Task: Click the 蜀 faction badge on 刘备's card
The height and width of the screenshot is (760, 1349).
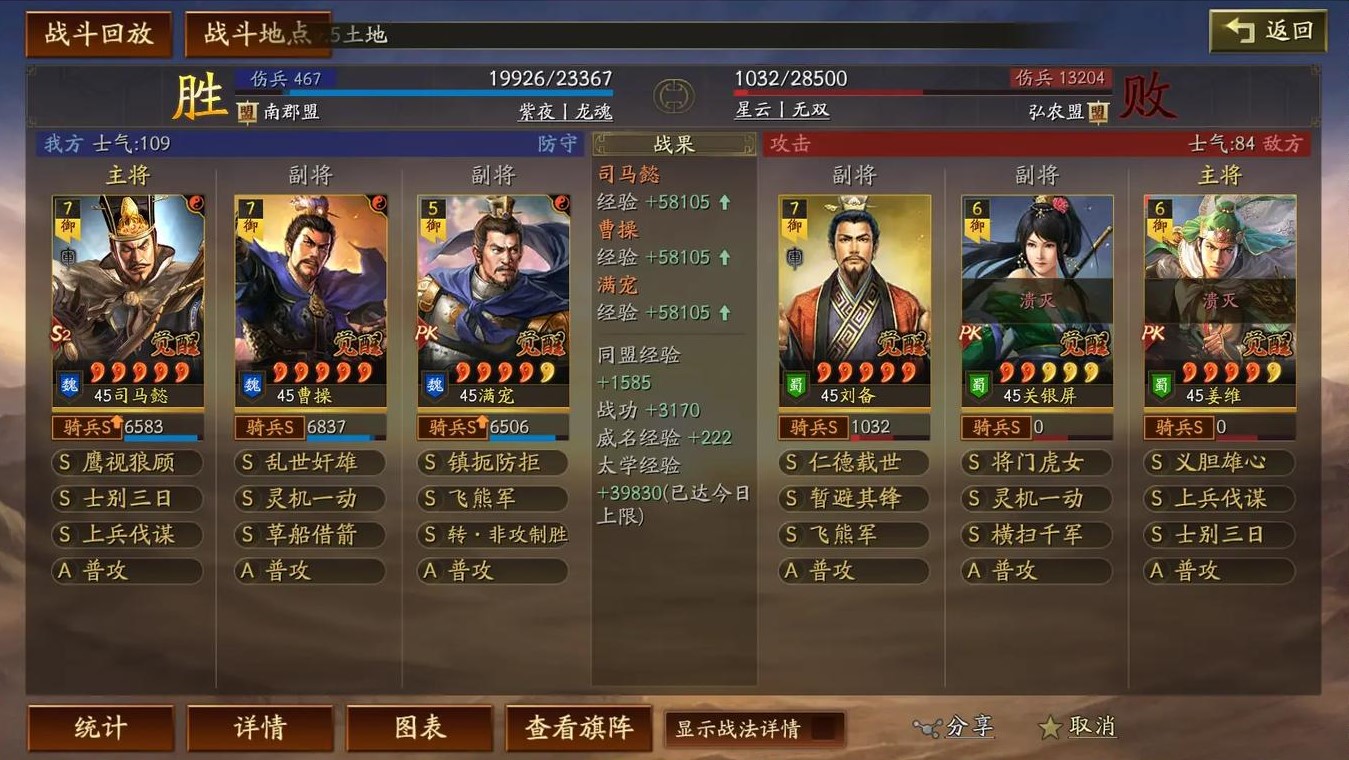Action: tap(795, 383)
